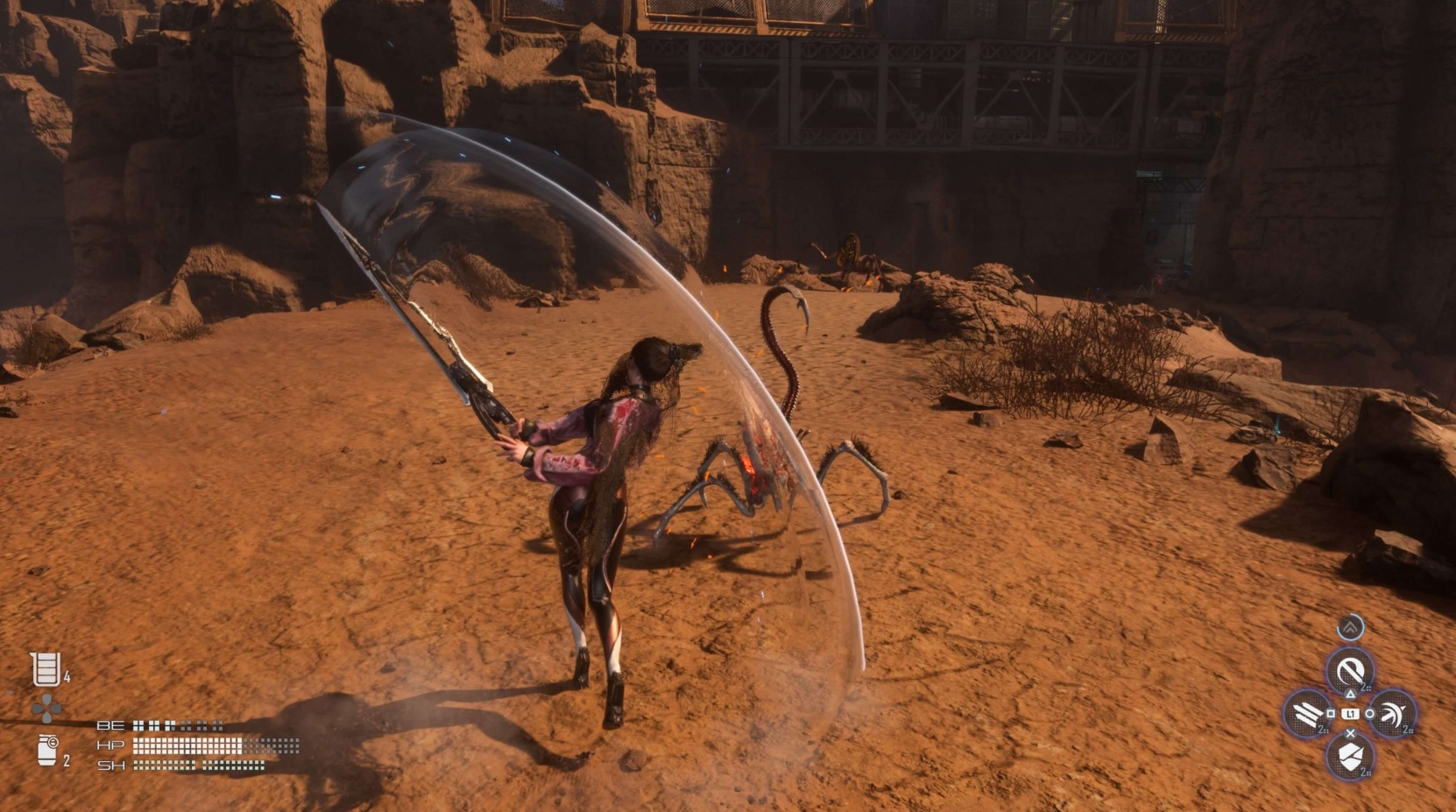This screenshot has width=1456, height=812.
Task: Click the HP health bar
Action: tap(186, 745)
